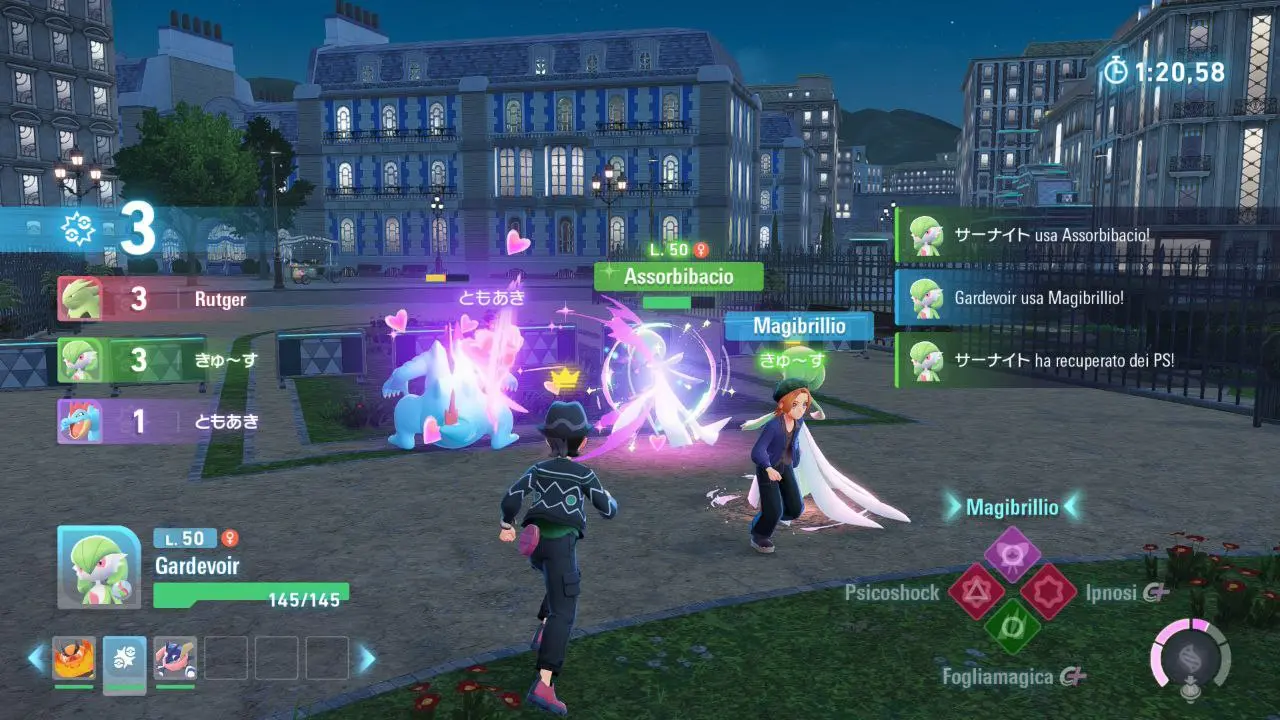Select Gardevoir's portrait in the status panel
Image resolution: width=1280 pixels, height=720 pixels.
coord(99,567)
